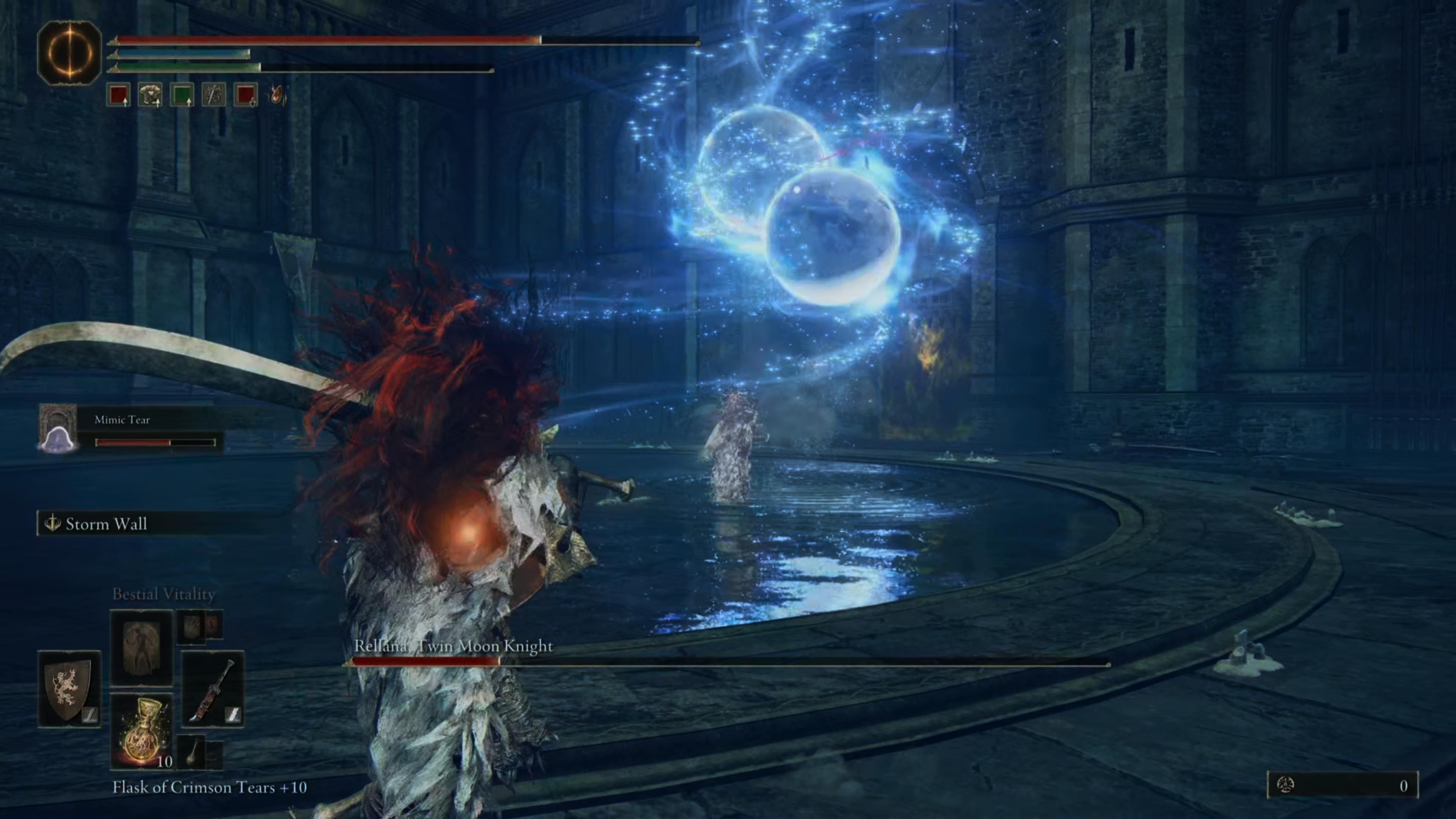Image resolution: width=1456 pixels, height=819 pixels.
Task: Select the sword buff status icon
Action: pyautogui.click(x=213, y=94)
